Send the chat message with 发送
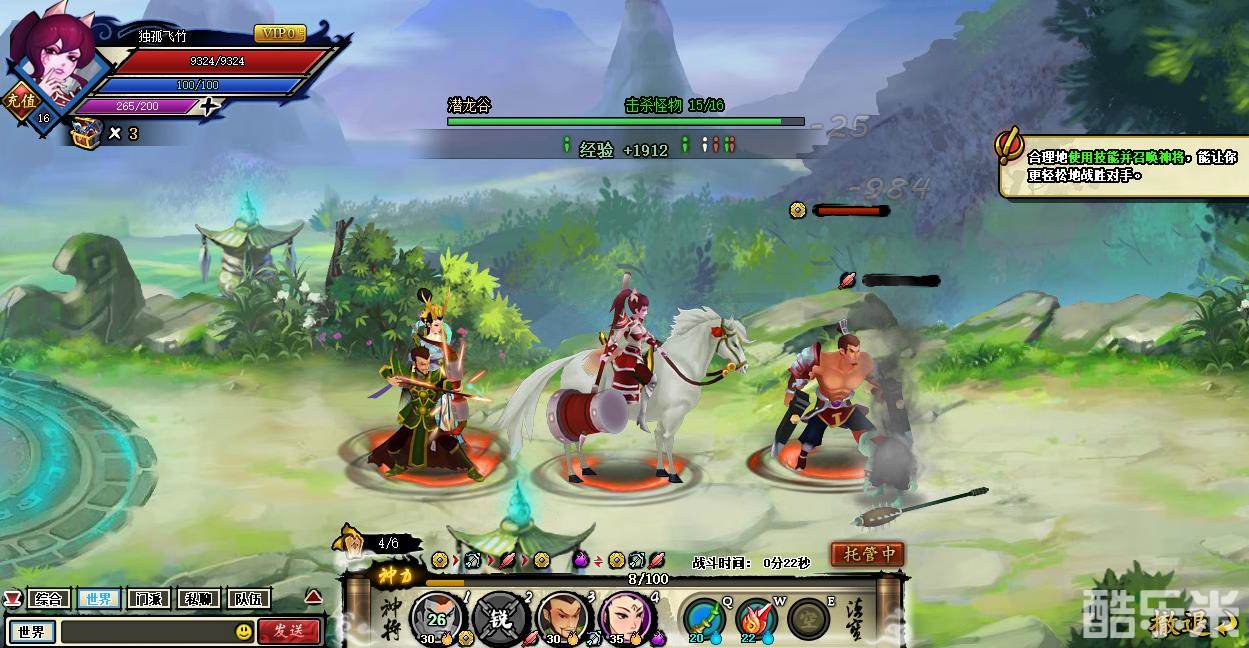The width and height of the screenshot is (1249, 648). click(x=289, y=631)
